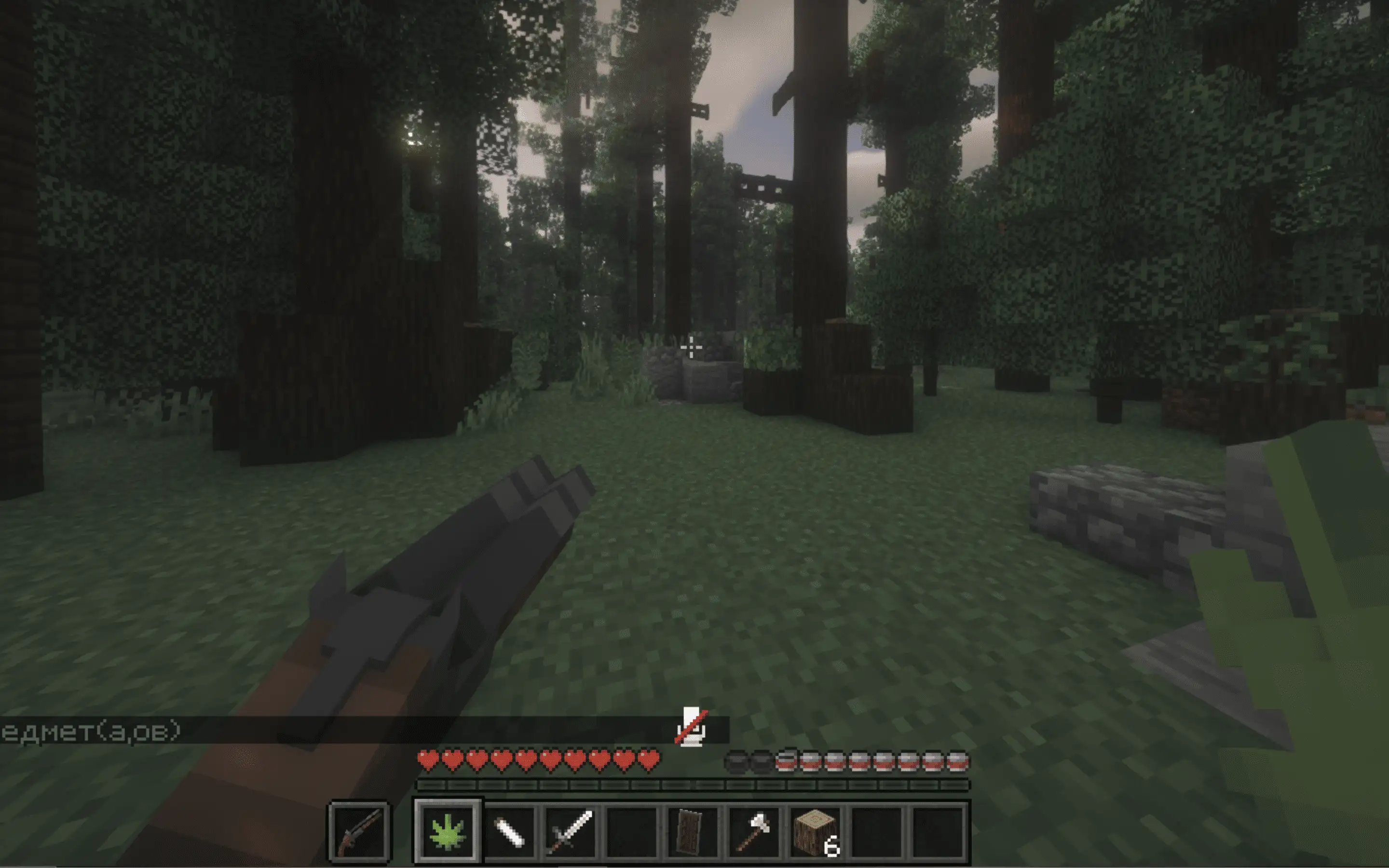The image size is (1389, 868).
Task: Select the wooden shield hotbar slot
Action: click(x=692, y=830)
